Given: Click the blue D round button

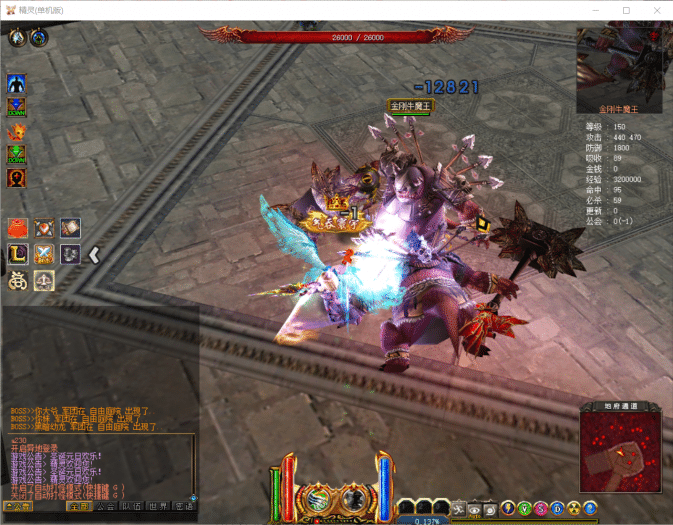Looking at the screenshot, I should 558,508.
